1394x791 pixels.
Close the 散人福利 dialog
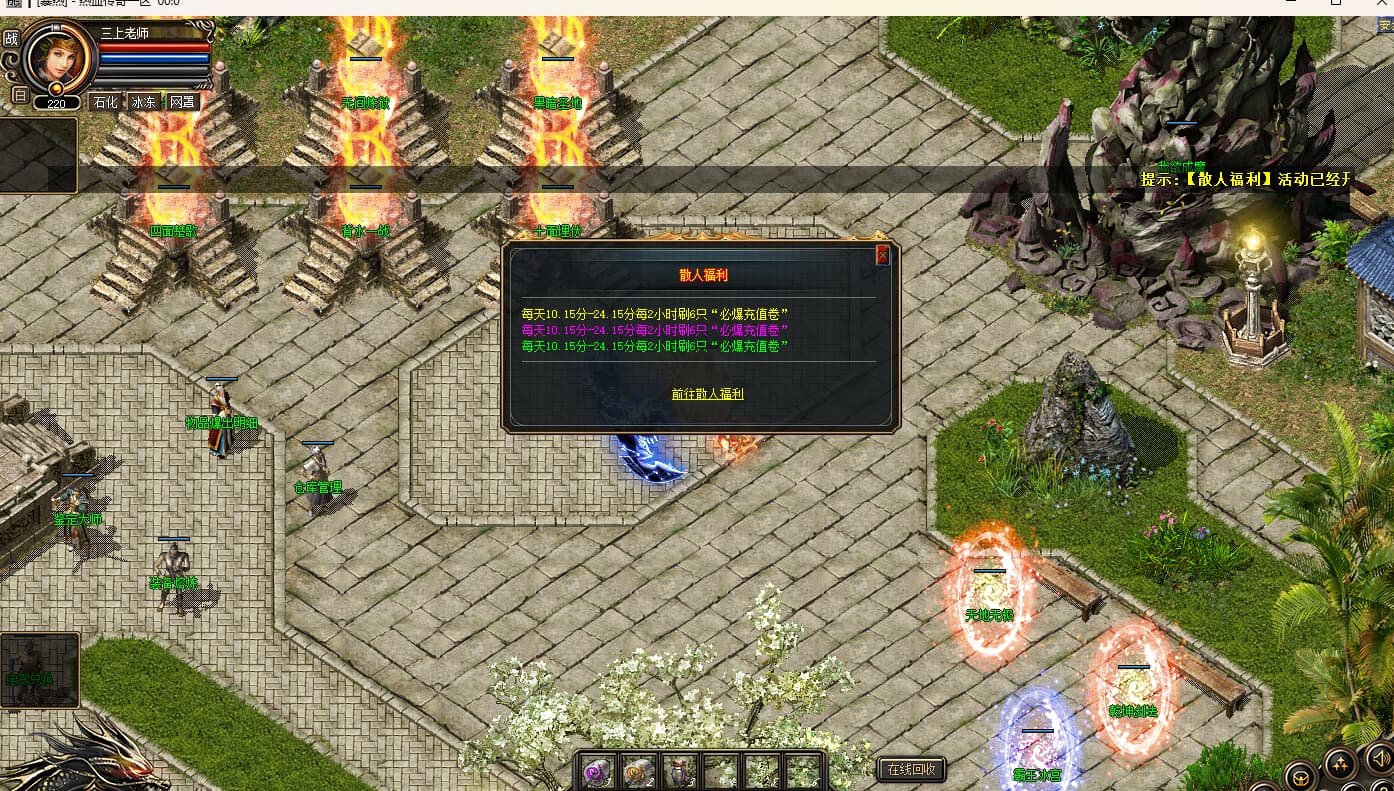882,255
